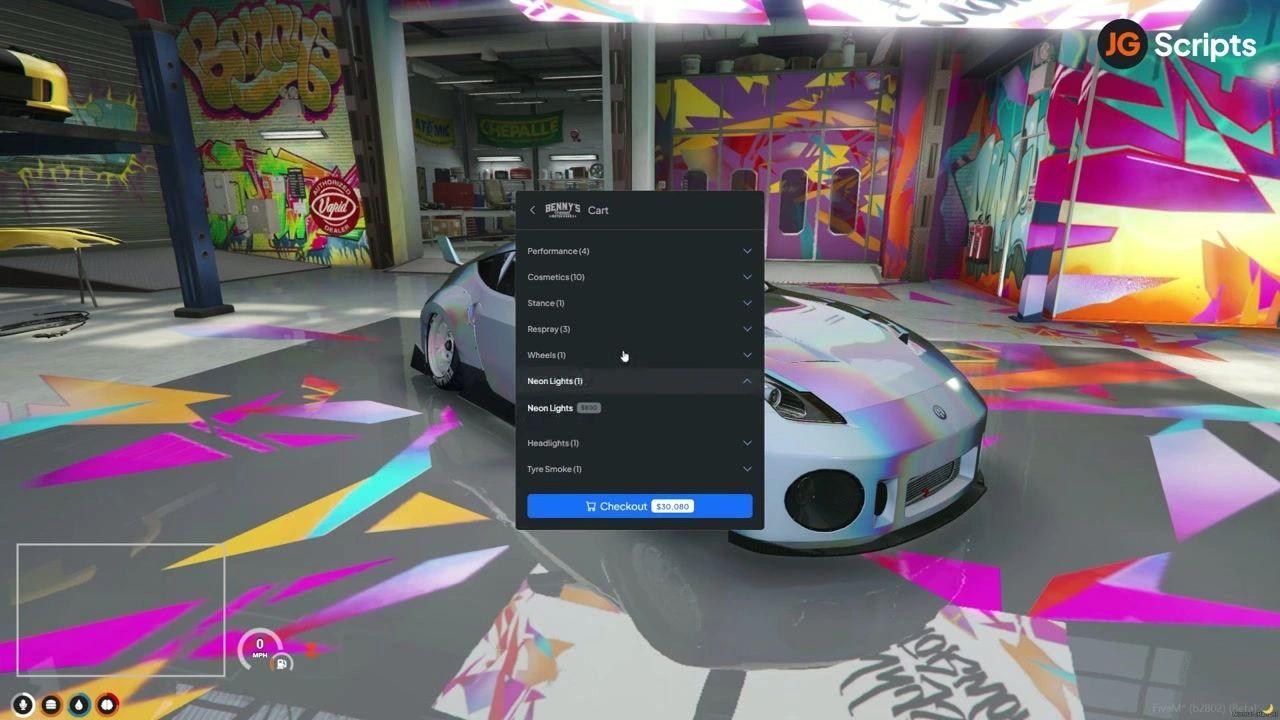This screenshot has width=1280, height=720.
Task: Click the cart icon on the Checkout button
Action: (x=591, y=506)
